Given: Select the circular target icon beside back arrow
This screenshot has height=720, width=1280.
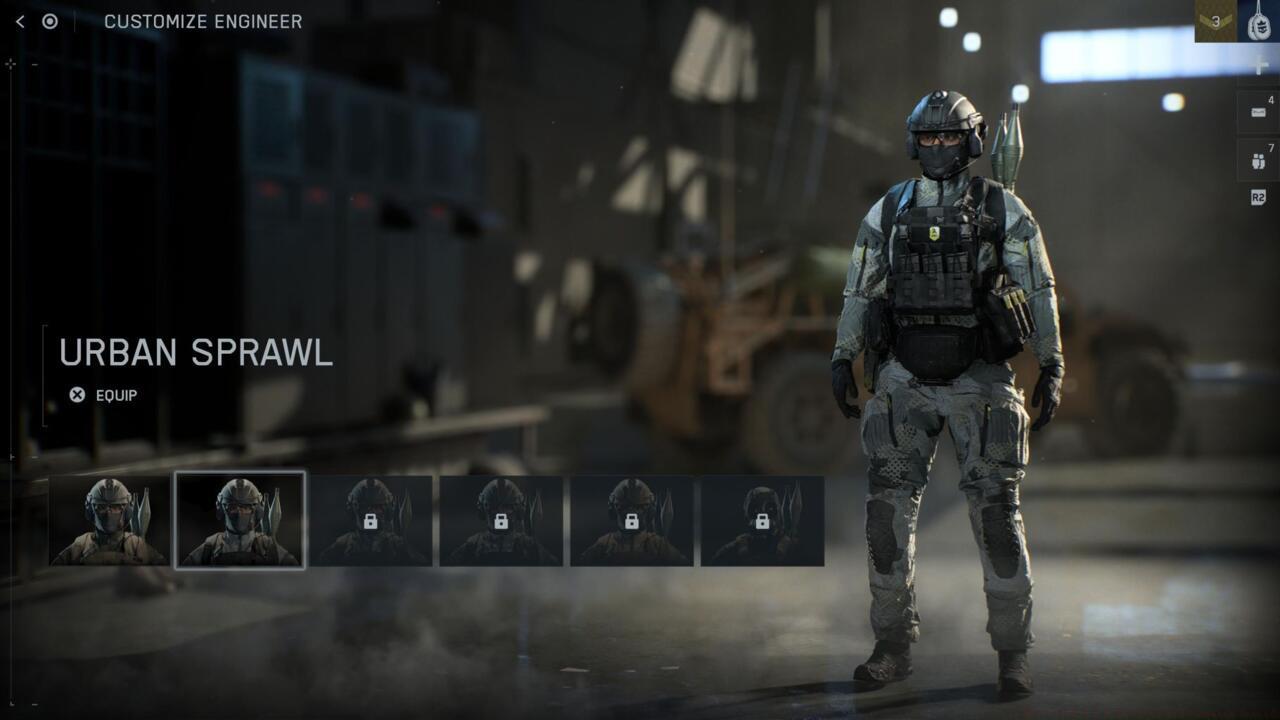Looking at the screenshot, I should point(48,20).
